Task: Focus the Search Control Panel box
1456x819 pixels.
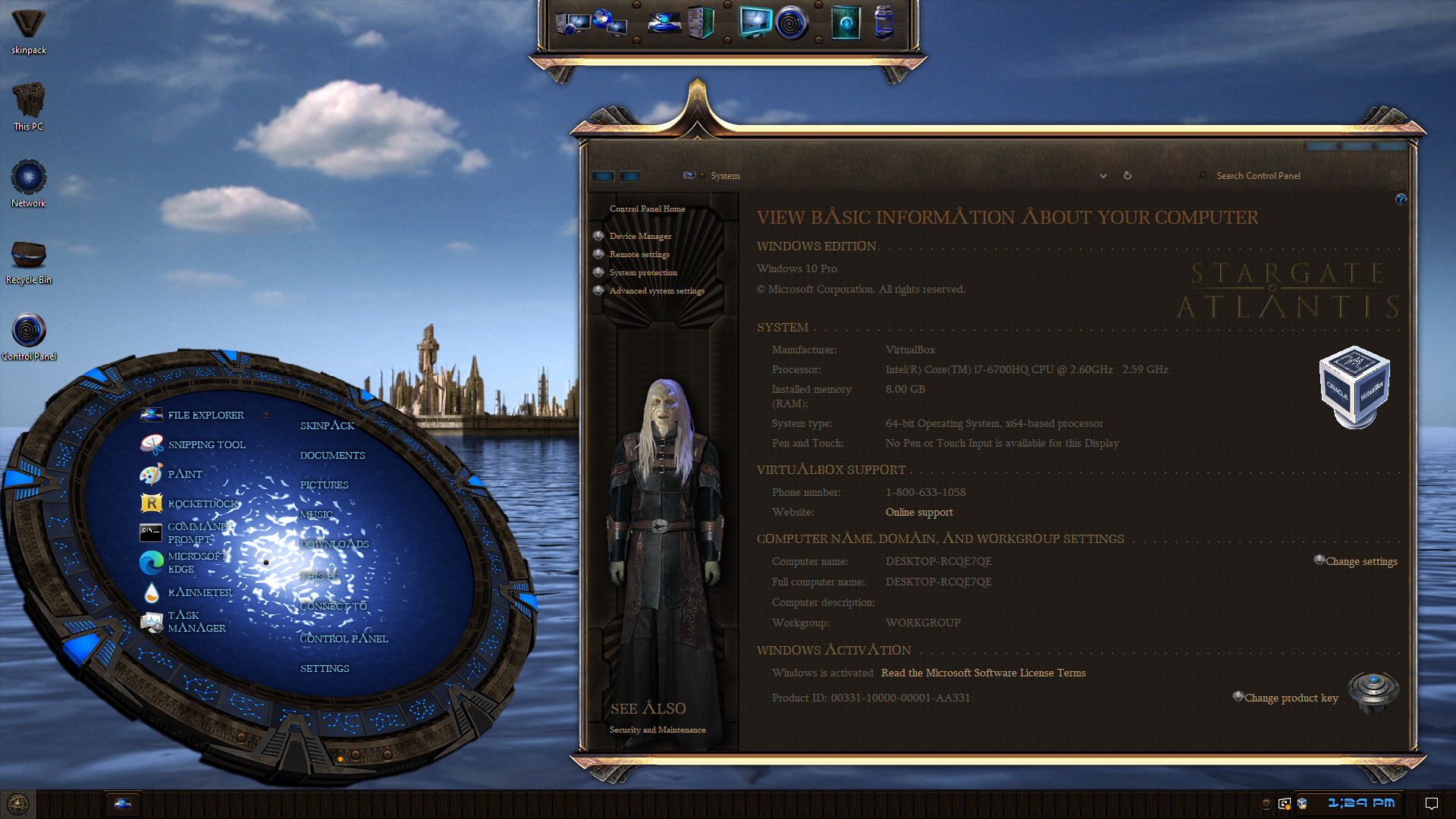Action: click(1289, 175)
